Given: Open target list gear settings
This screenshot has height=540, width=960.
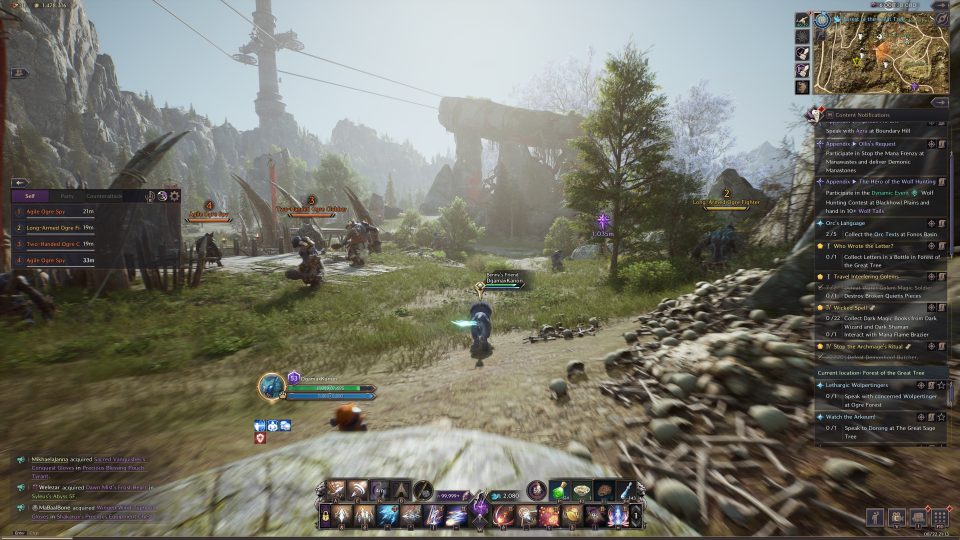Looking at the screenshot, I should coord(175,196).
